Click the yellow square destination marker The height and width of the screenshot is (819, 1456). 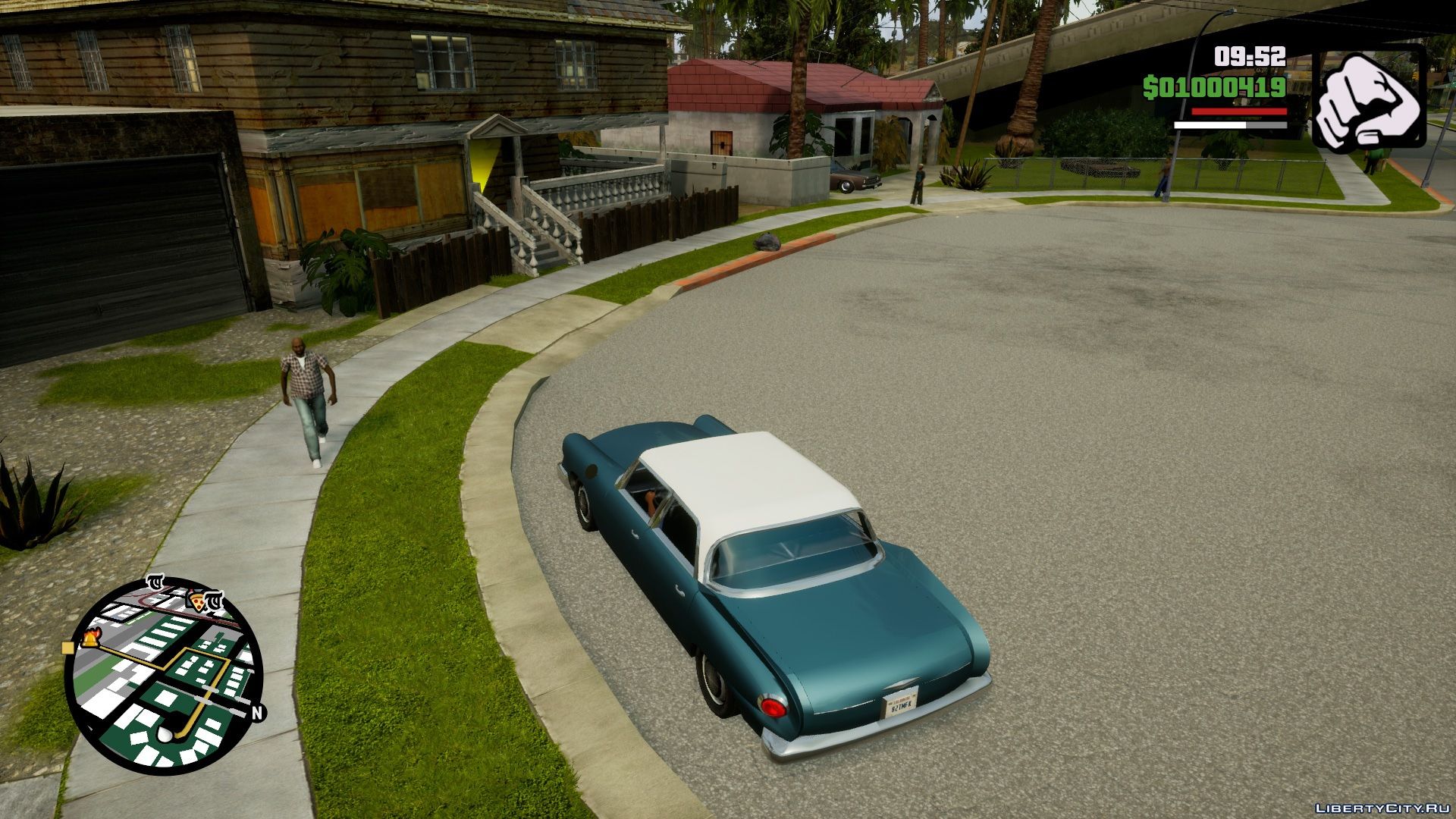pyautogui.click(x=67, y=648)
